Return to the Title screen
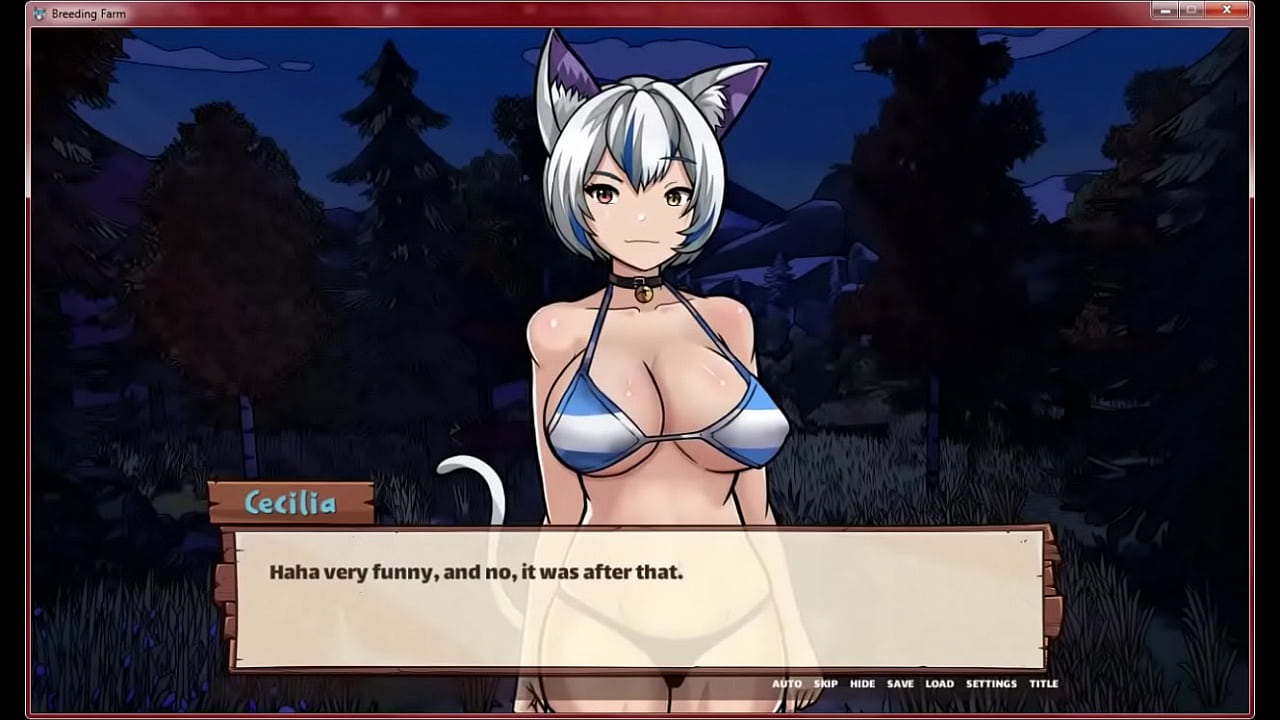1280x720 pixels. coord(1043,684)
